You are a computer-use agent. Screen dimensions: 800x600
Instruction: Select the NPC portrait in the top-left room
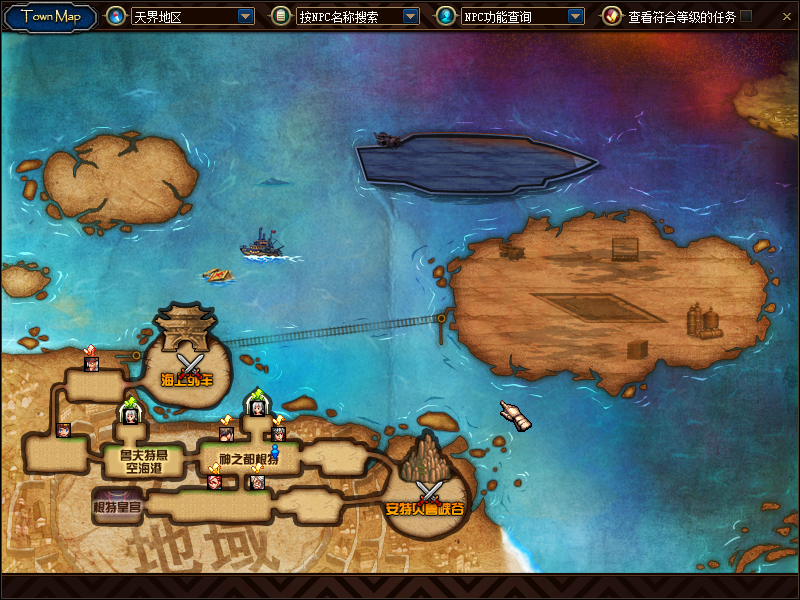(92, 363)
